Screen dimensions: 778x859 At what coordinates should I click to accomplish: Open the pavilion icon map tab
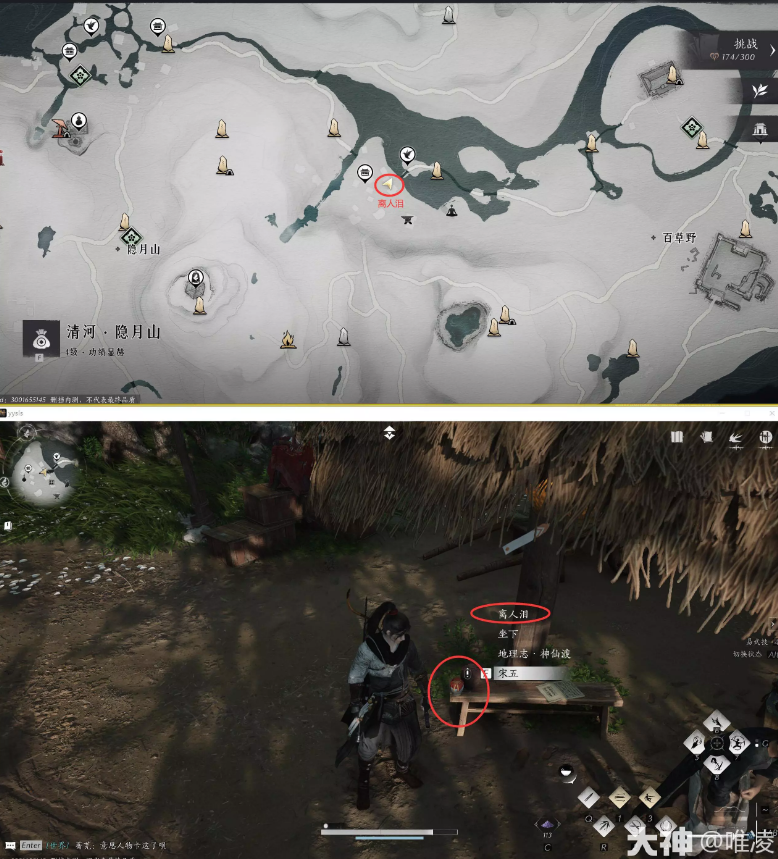click(x=759, y=128)
